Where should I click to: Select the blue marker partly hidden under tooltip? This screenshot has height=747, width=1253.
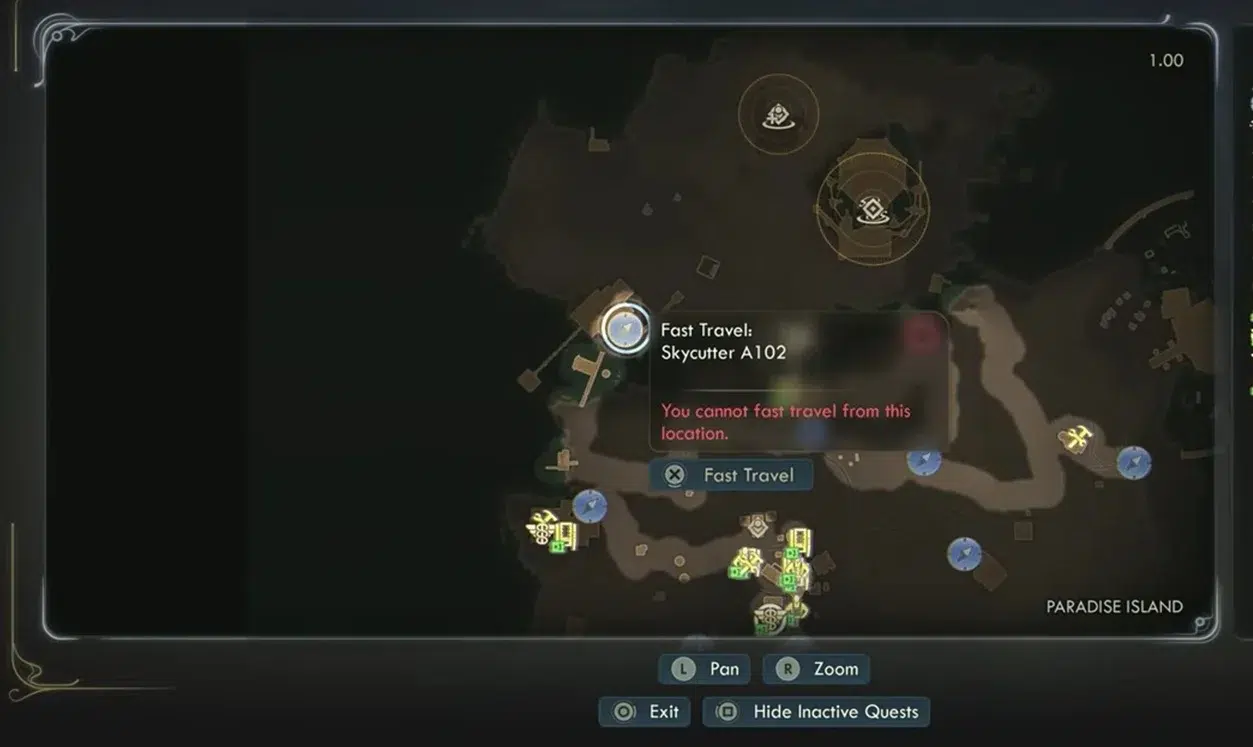(x=924, y=461)
